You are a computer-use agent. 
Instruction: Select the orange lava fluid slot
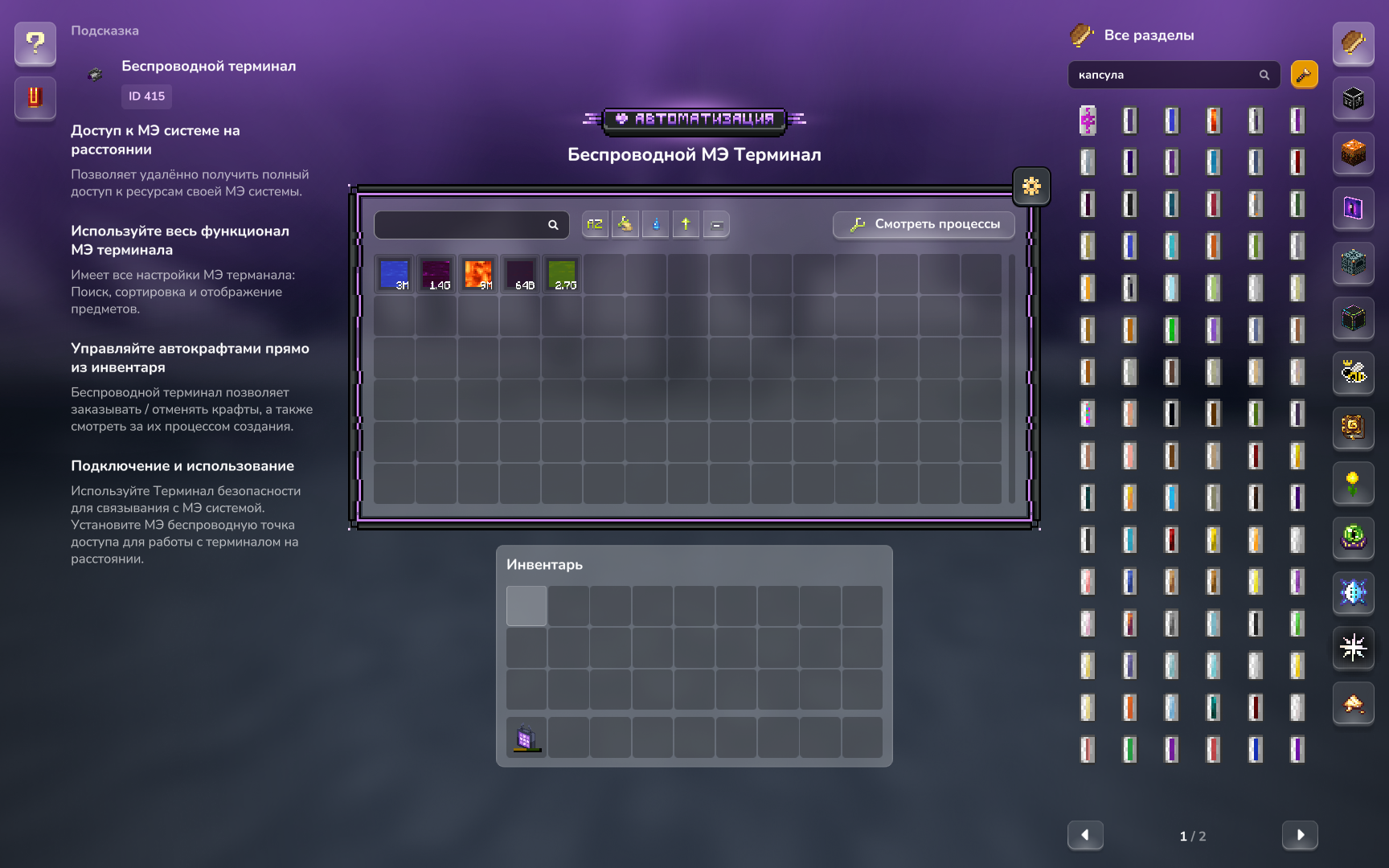click(478, 274)
